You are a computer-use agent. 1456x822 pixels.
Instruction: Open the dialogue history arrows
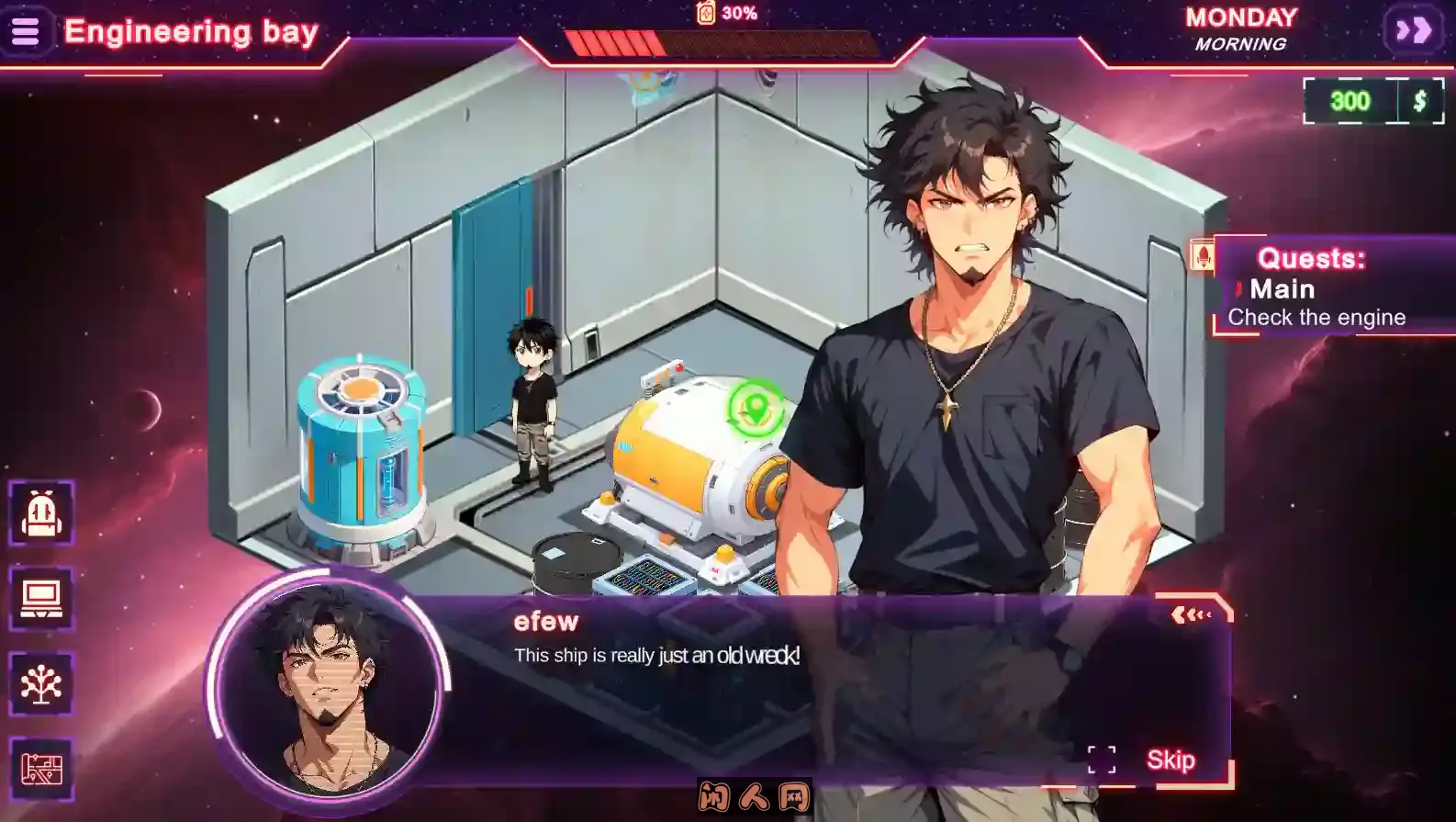point(1191,614)
